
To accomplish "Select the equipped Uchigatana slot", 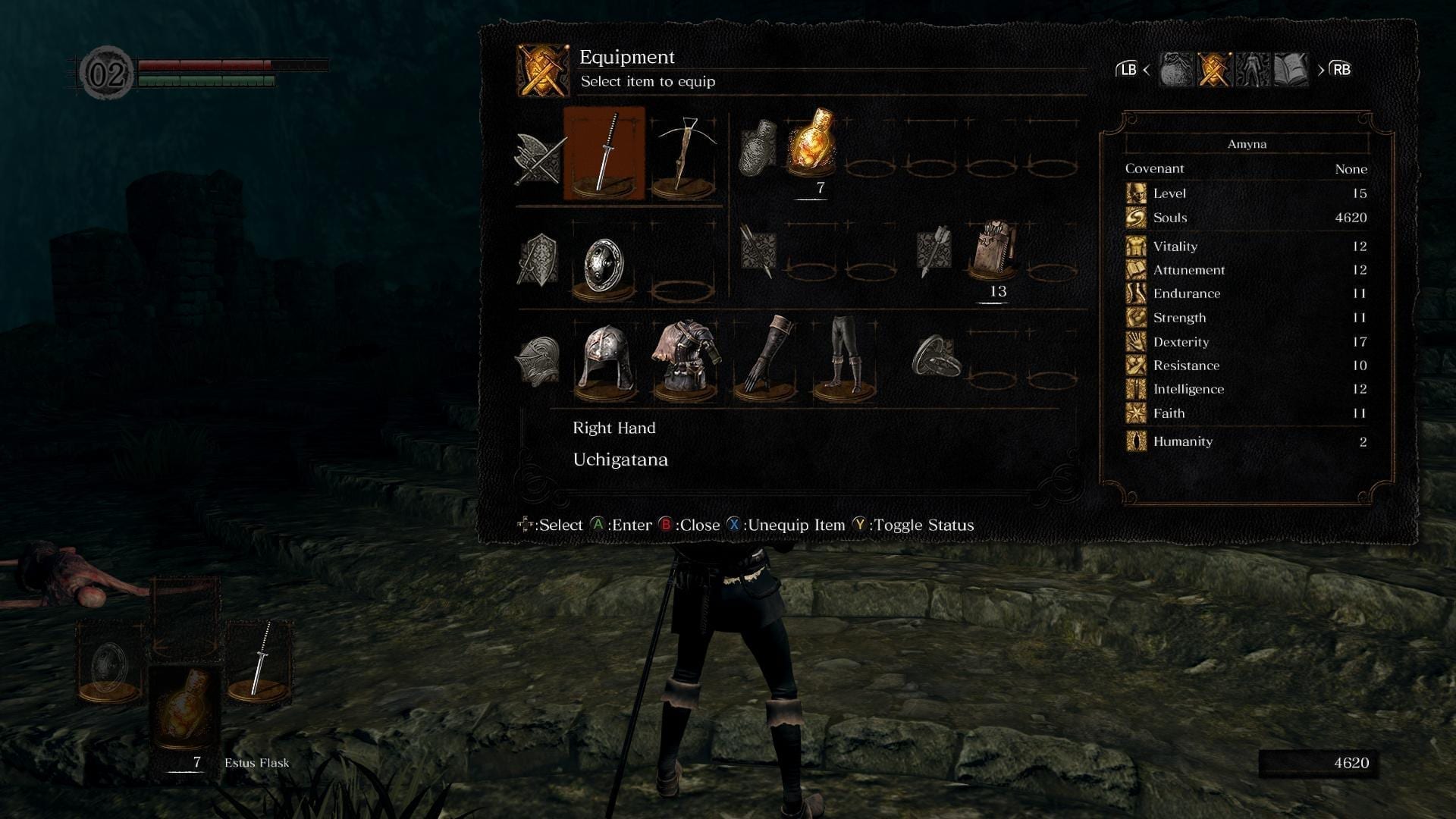I will [604, 154].
